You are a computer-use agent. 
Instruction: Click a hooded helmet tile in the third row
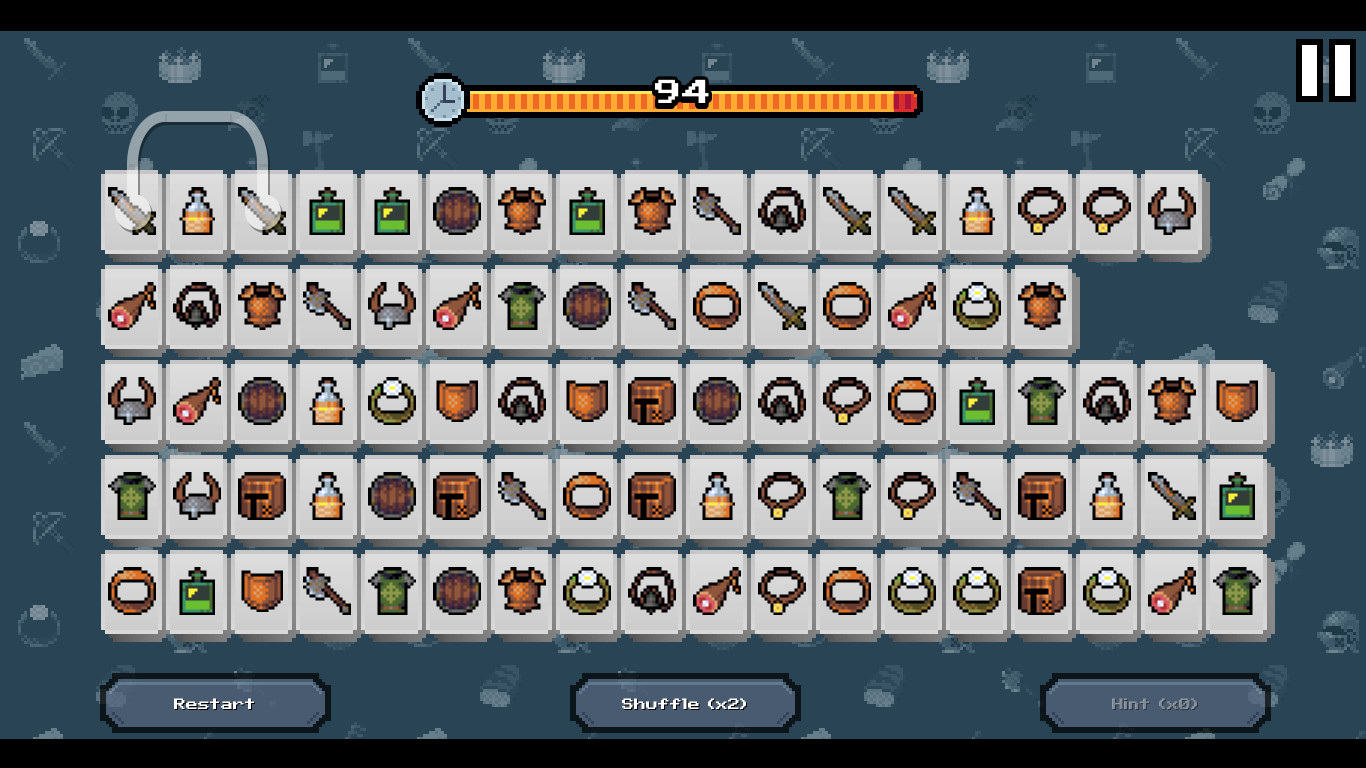(521, 402)
